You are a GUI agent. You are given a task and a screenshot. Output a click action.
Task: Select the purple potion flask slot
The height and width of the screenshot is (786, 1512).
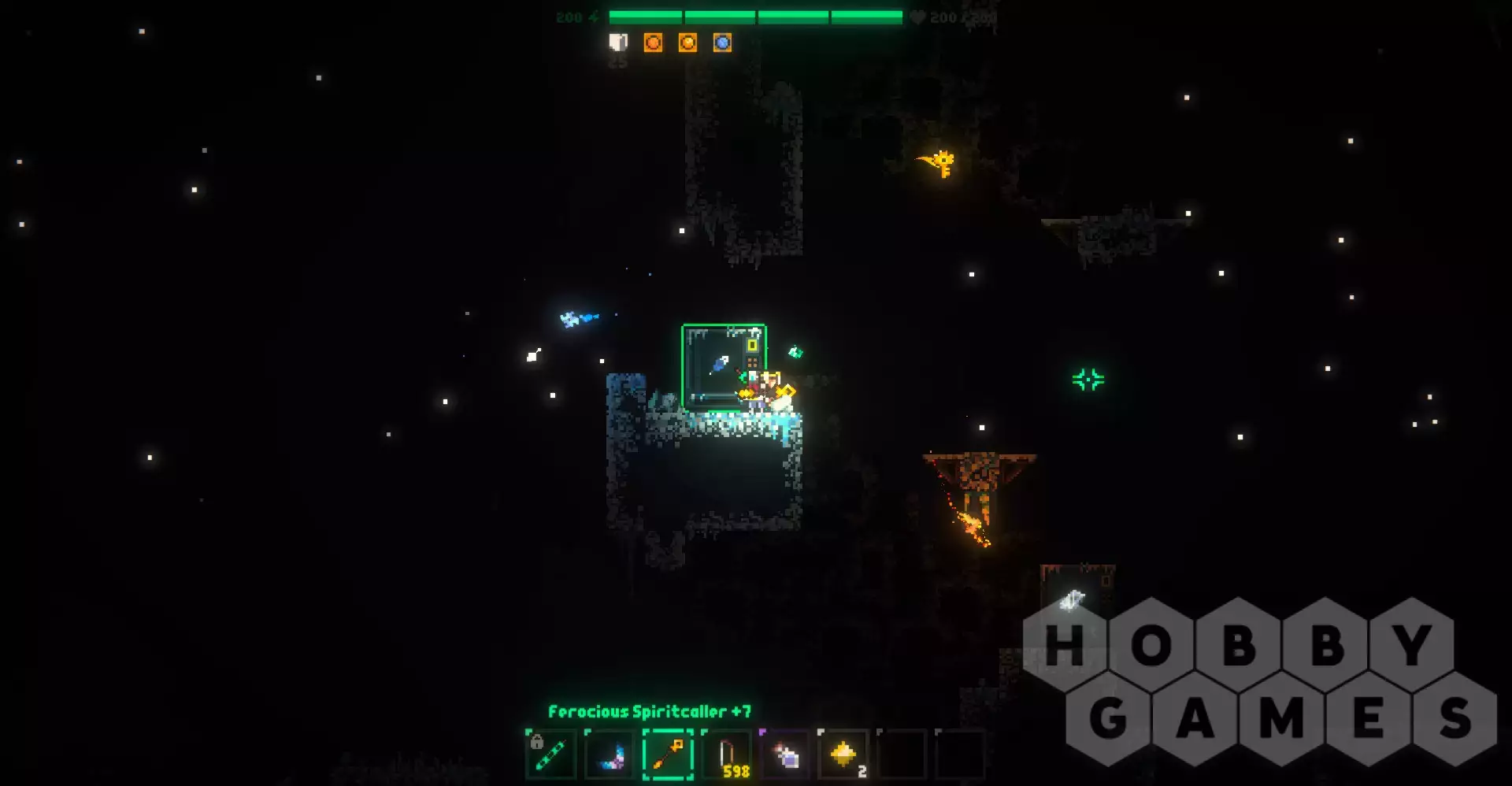785,754
